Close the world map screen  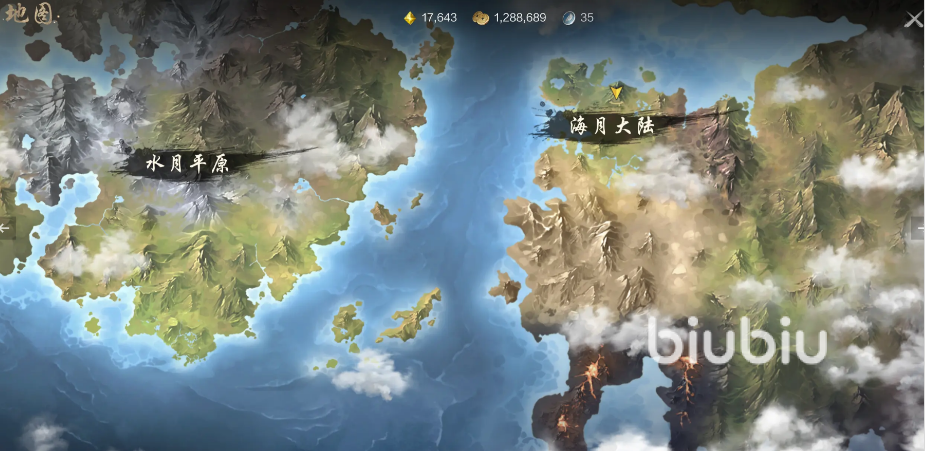click(x=913, y=19)
